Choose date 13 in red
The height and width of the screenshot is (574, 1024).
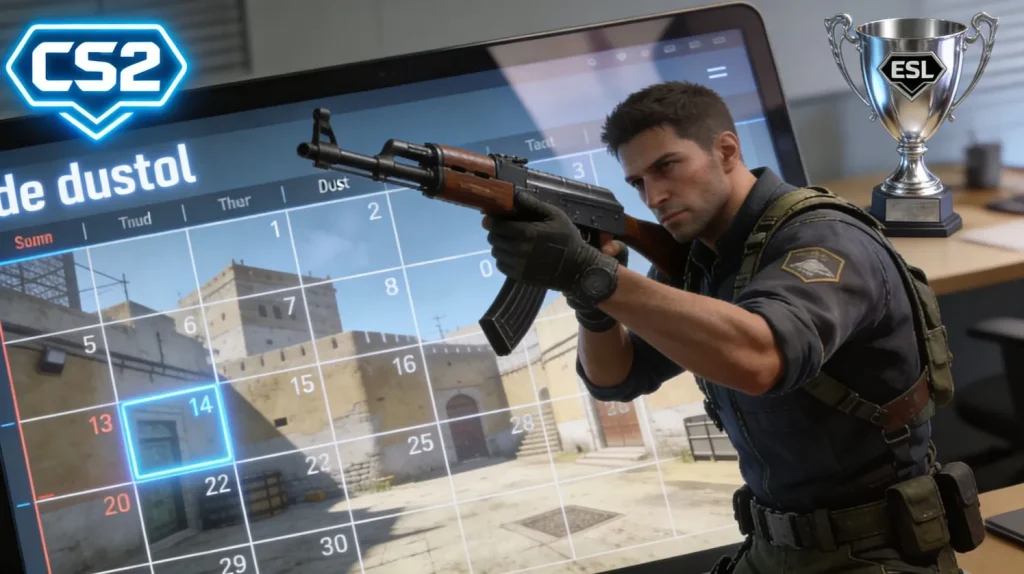pyautogui.click(x=100, y=424)
